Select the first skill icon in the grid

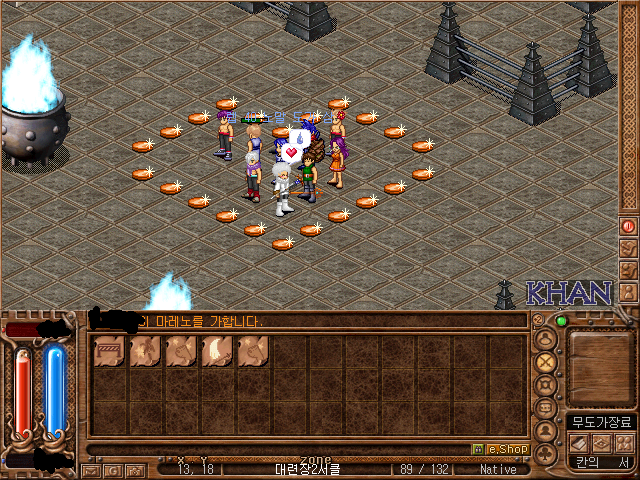[x=109, y=351]
